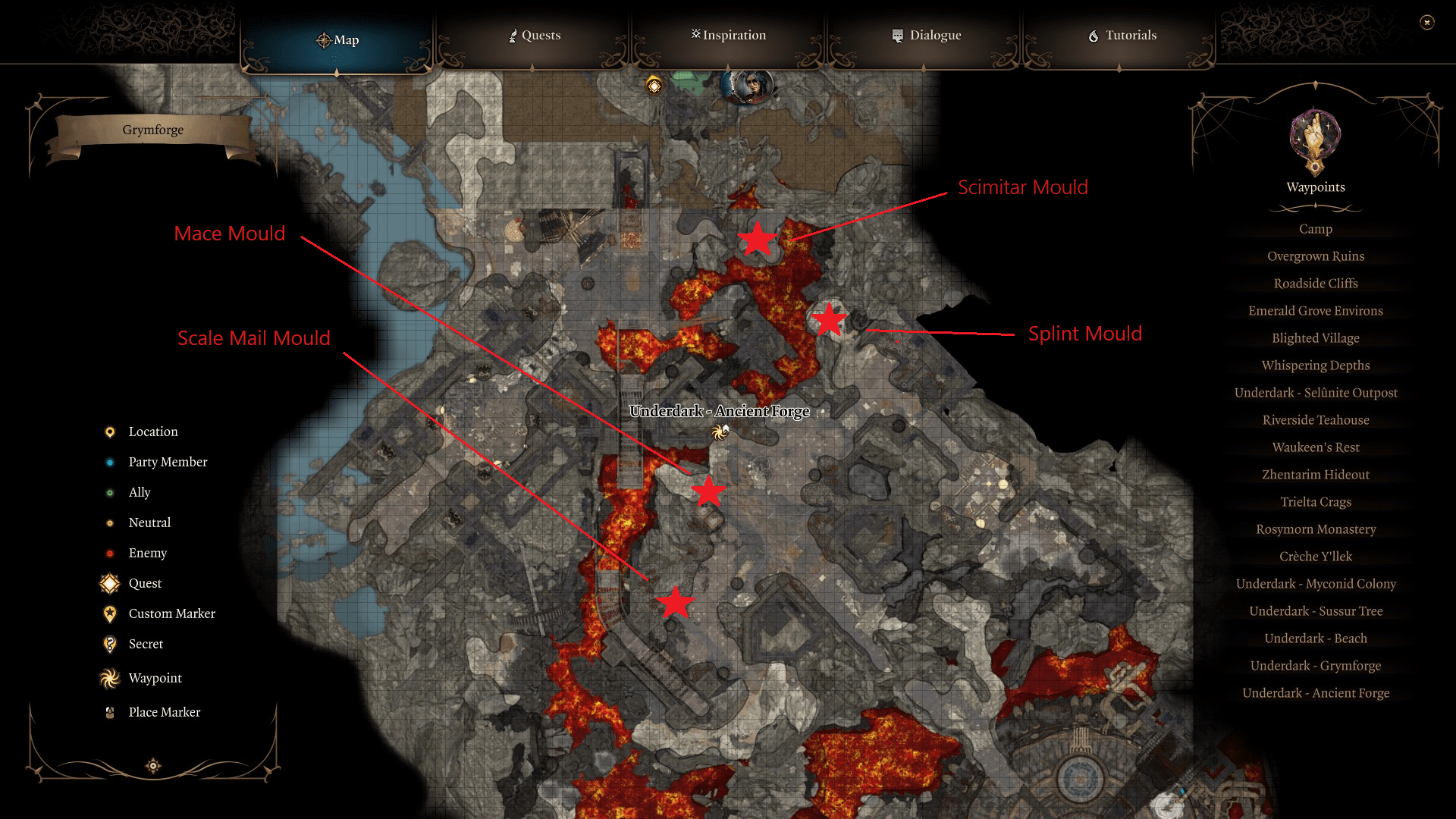Open the Grymforge region banner dropdown
Screen dimensions: 1456x819
coord(152,130)
